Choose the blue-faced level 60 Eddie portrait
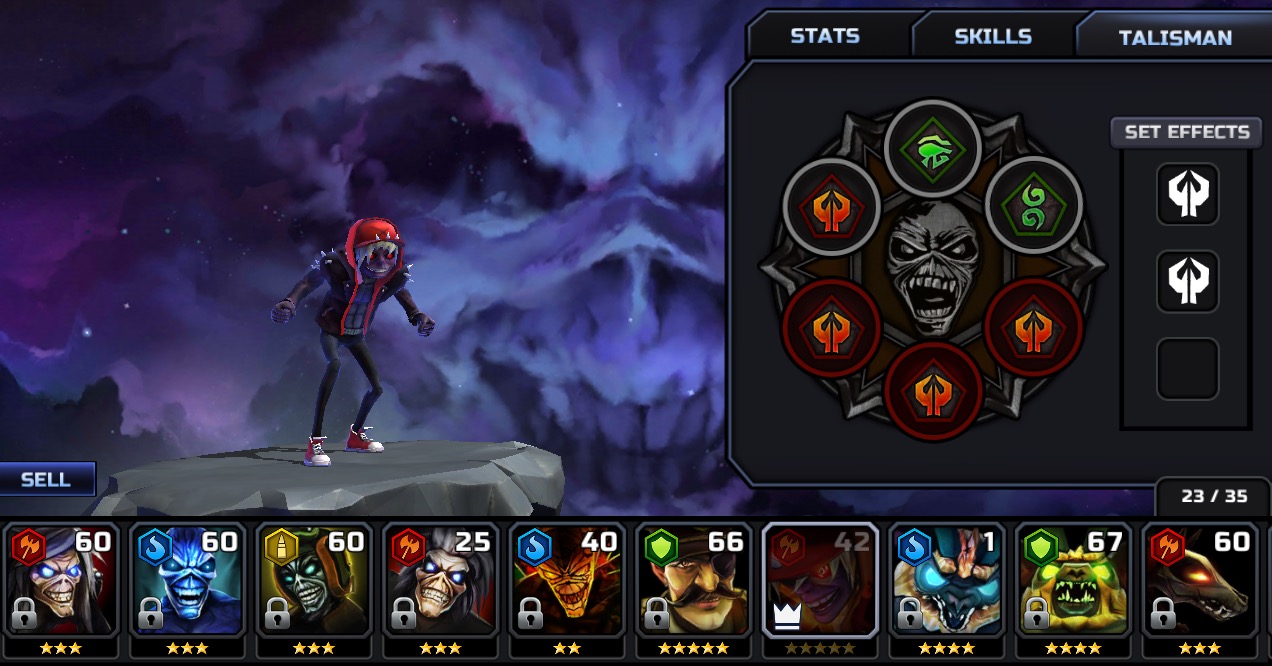The height and width of the screenshot is (666, 1272). click(x=187, y=581)
